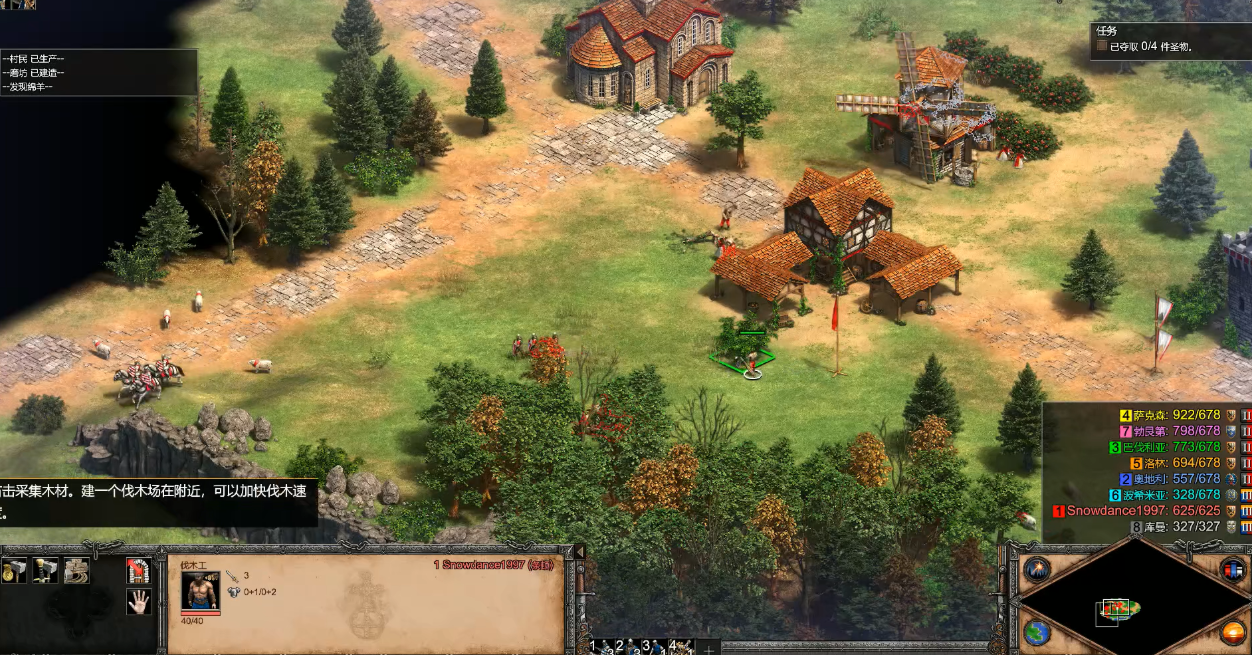Select control group 3
The width and height of the screenshot is (1252, 655).
coord(654,646)
